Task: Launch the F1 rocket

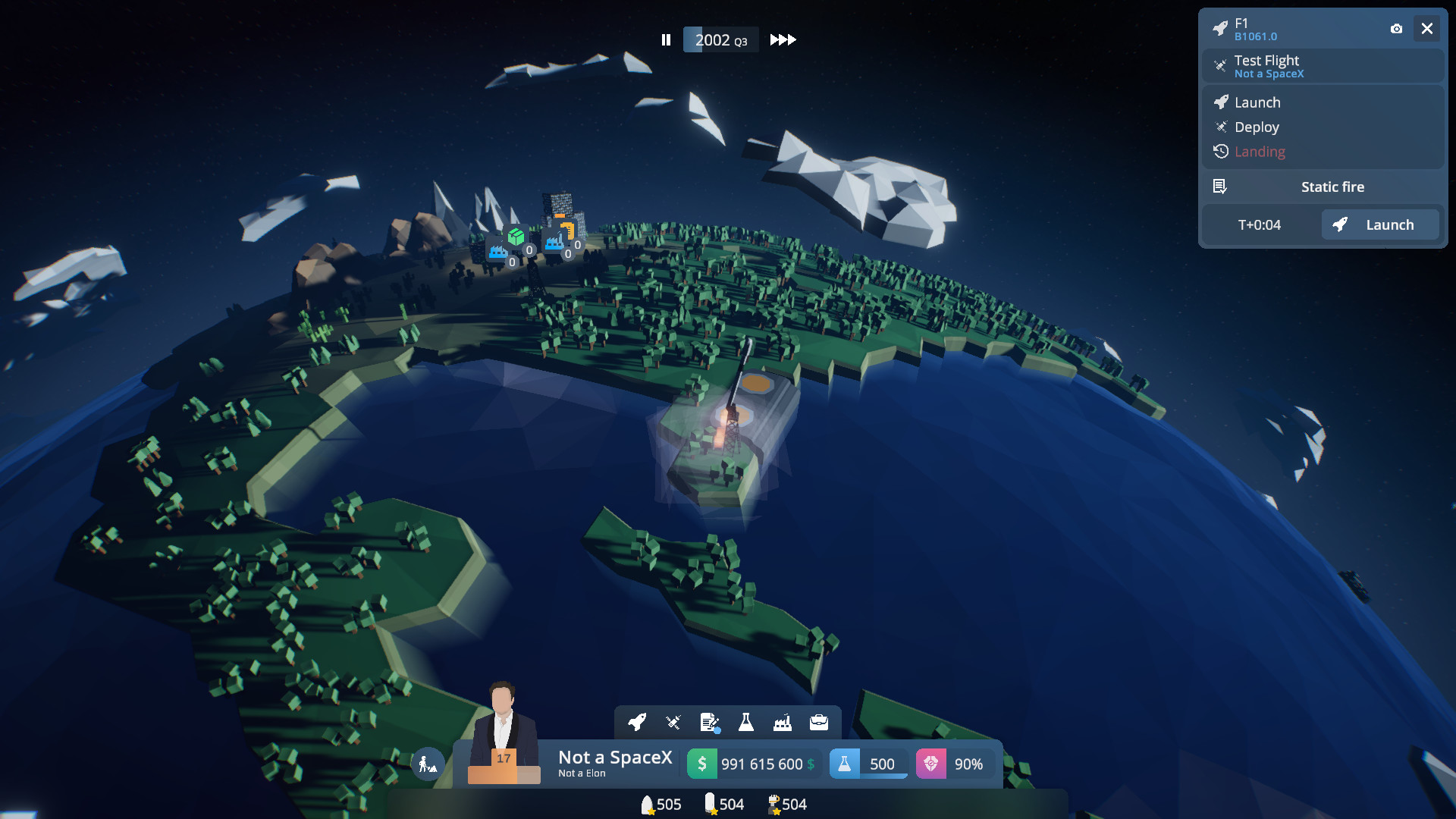Action: tap(1379, 225)
